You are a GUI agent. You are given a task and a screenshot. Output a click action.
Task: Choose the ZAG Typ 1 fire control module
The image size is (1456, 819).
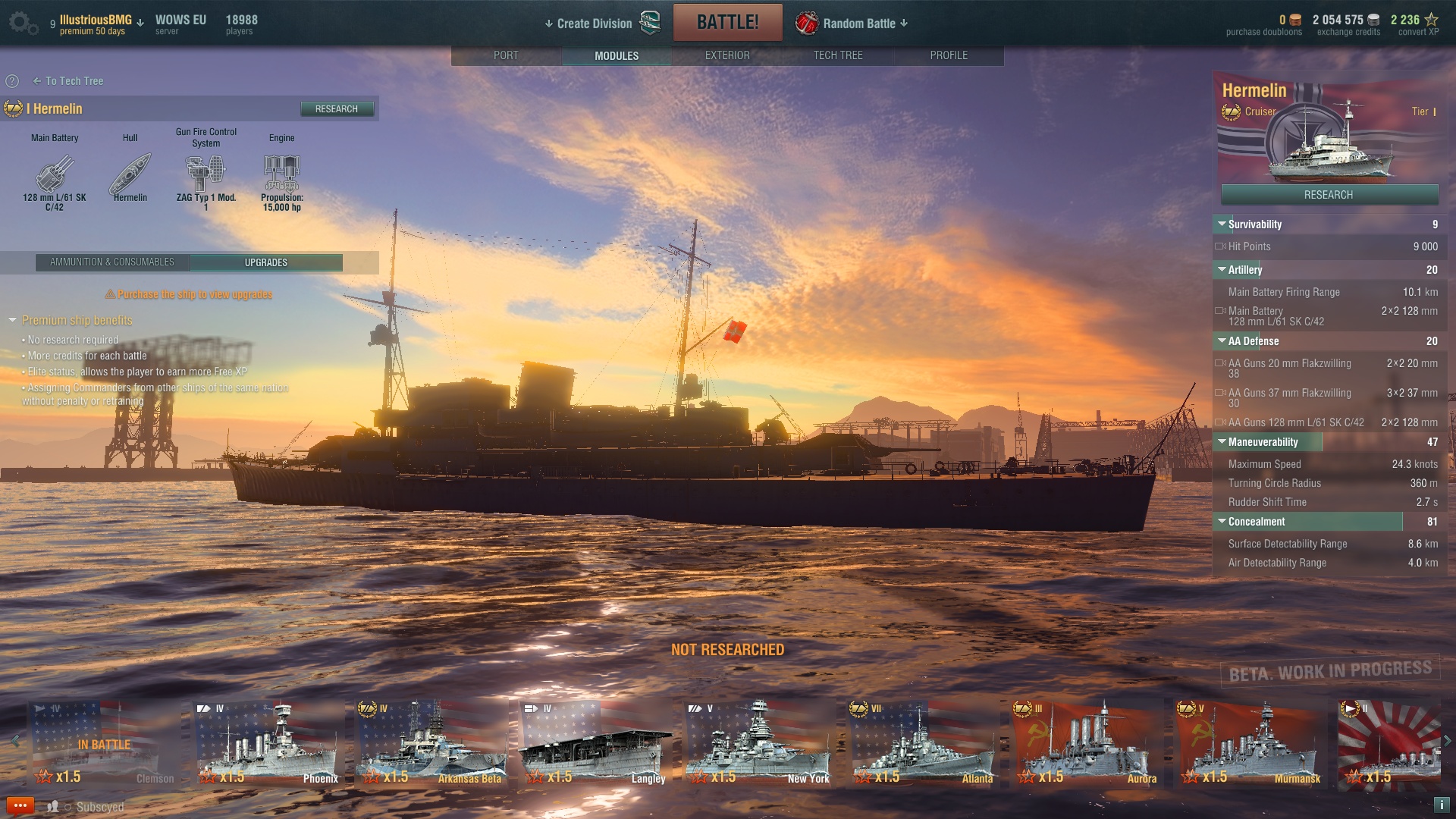click(x=206, y=174)
